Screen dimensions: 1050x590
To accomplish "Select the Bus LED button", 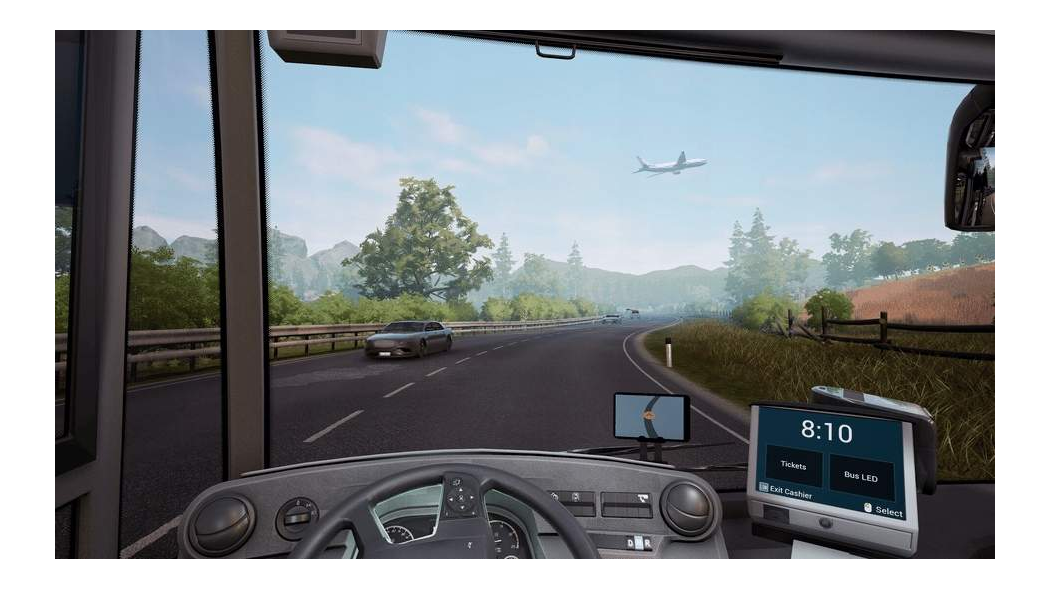I will point(861,476).
